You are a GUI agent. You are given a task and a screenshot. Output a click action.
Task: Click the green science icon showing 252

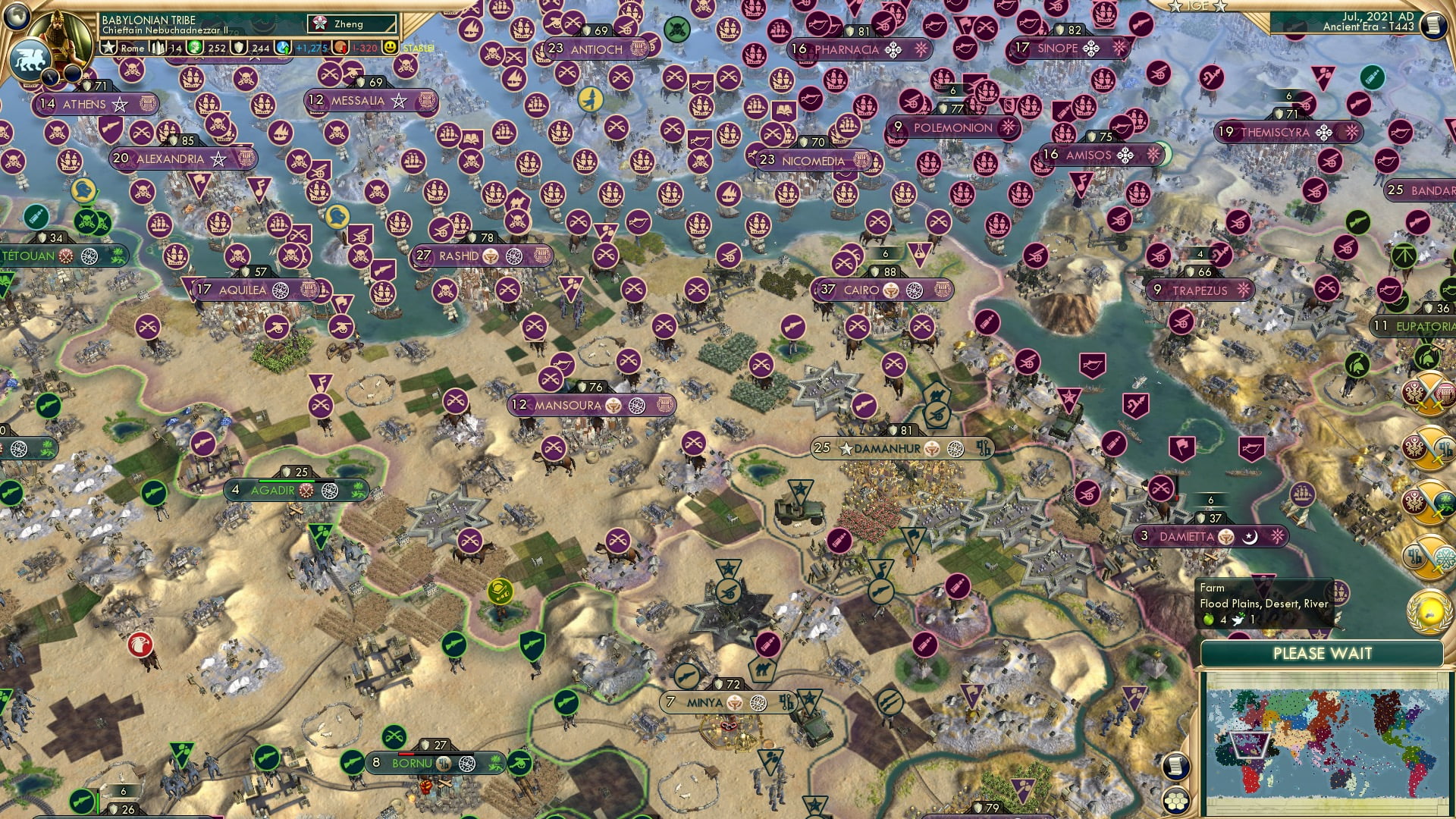pyautogui.click(x=194, y=49)
